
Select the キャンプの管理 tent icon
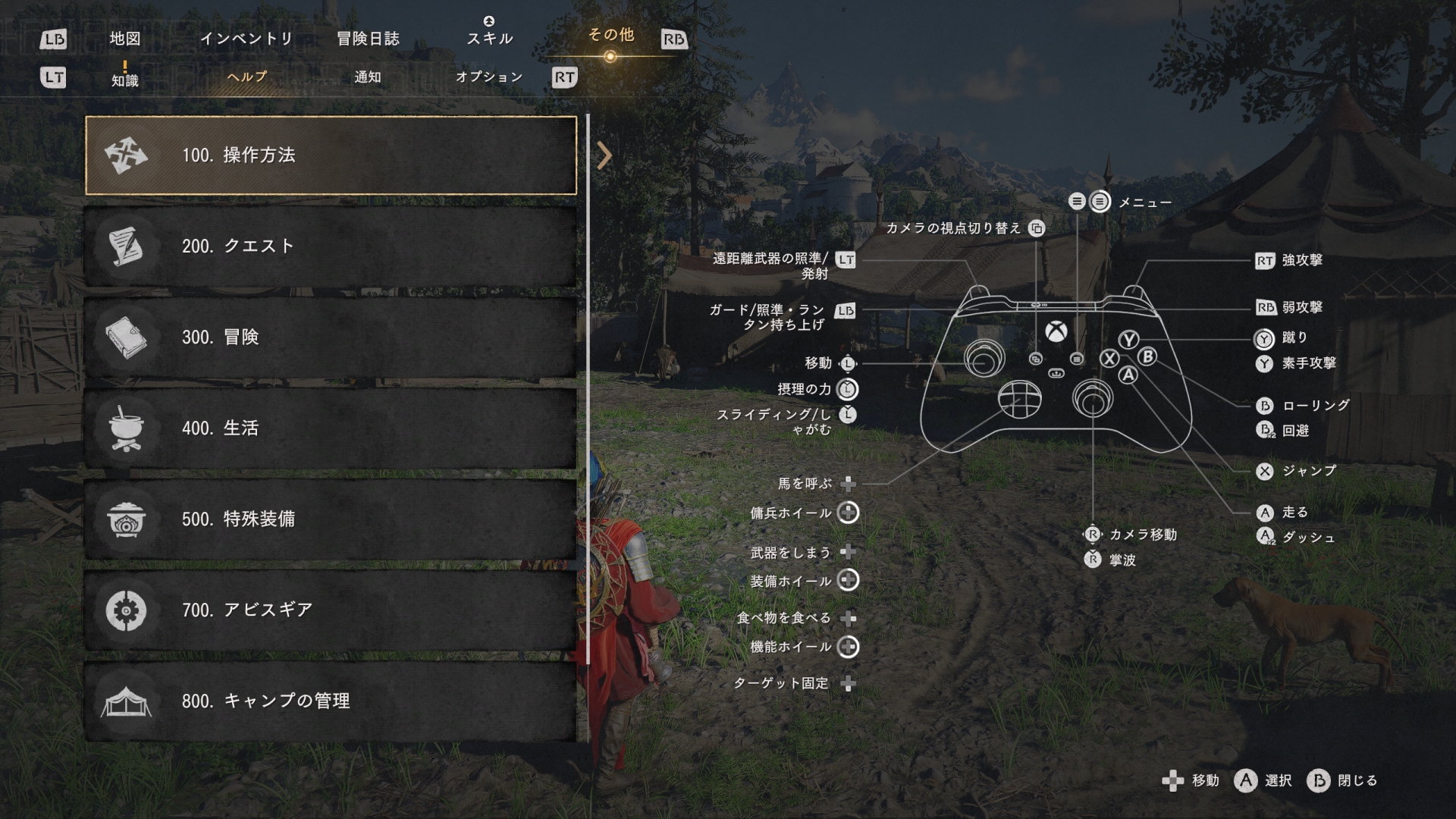pos(127,703)
